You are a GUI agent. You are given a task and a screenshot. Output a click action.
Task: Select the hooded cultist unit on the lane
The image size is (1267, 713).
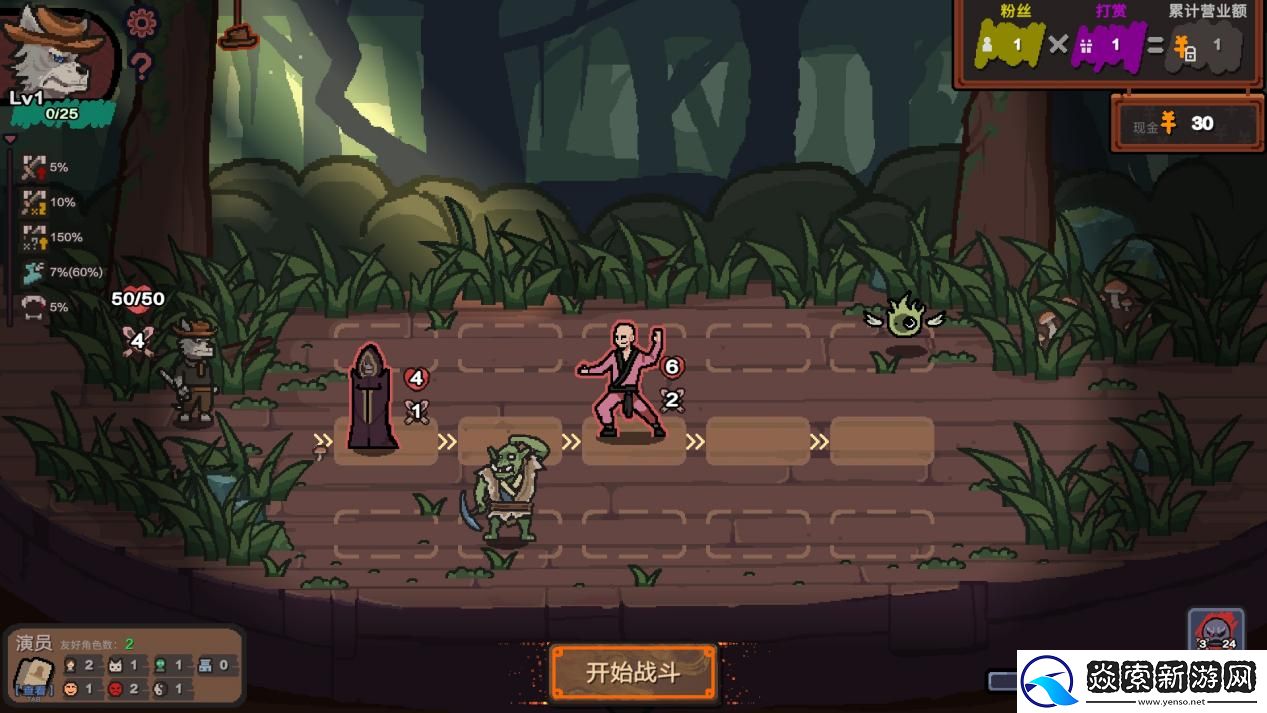(x=373, y=398)
